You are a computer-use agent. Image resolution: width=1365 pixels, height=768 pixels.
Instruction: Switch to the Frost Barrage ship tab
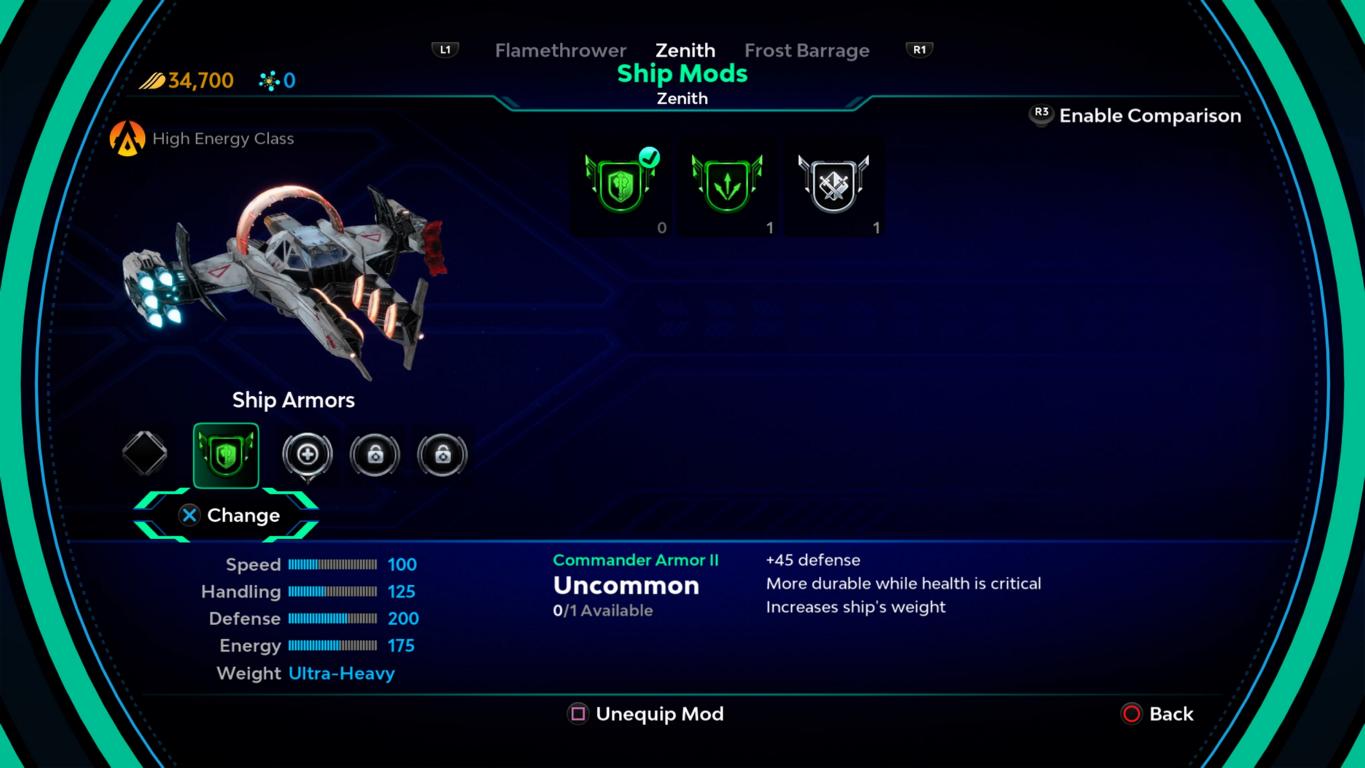tap(806, 50)
